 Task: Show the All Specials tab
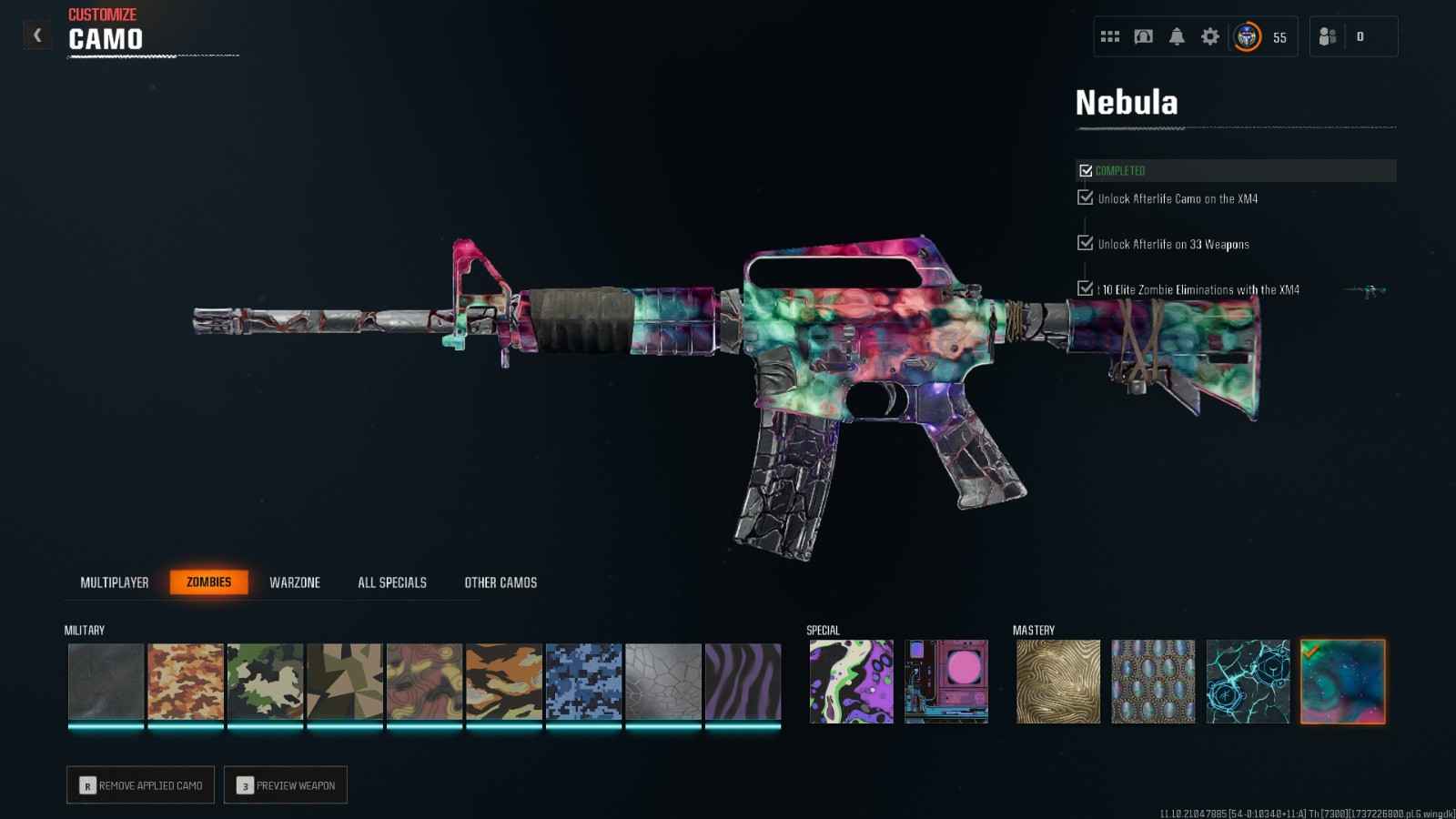click(x=392, y=582)
